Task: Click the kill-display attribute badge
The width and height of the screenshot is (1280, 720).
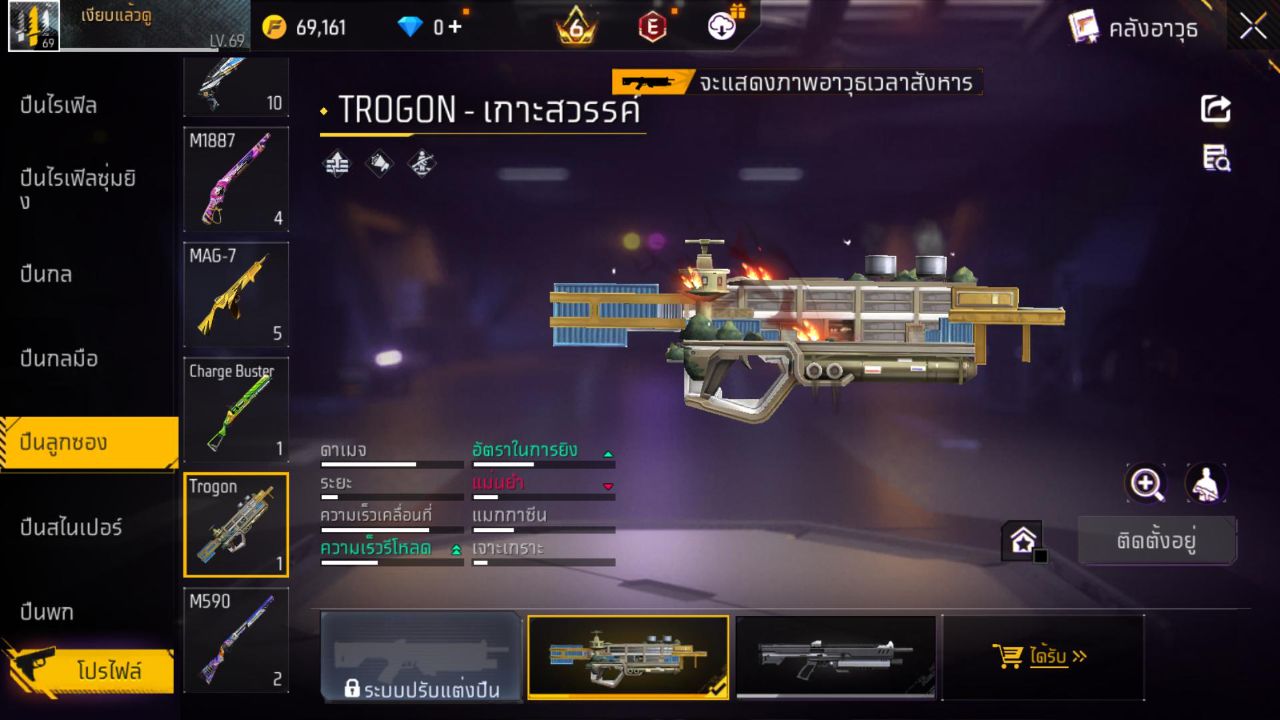Action: pos(420,162)
